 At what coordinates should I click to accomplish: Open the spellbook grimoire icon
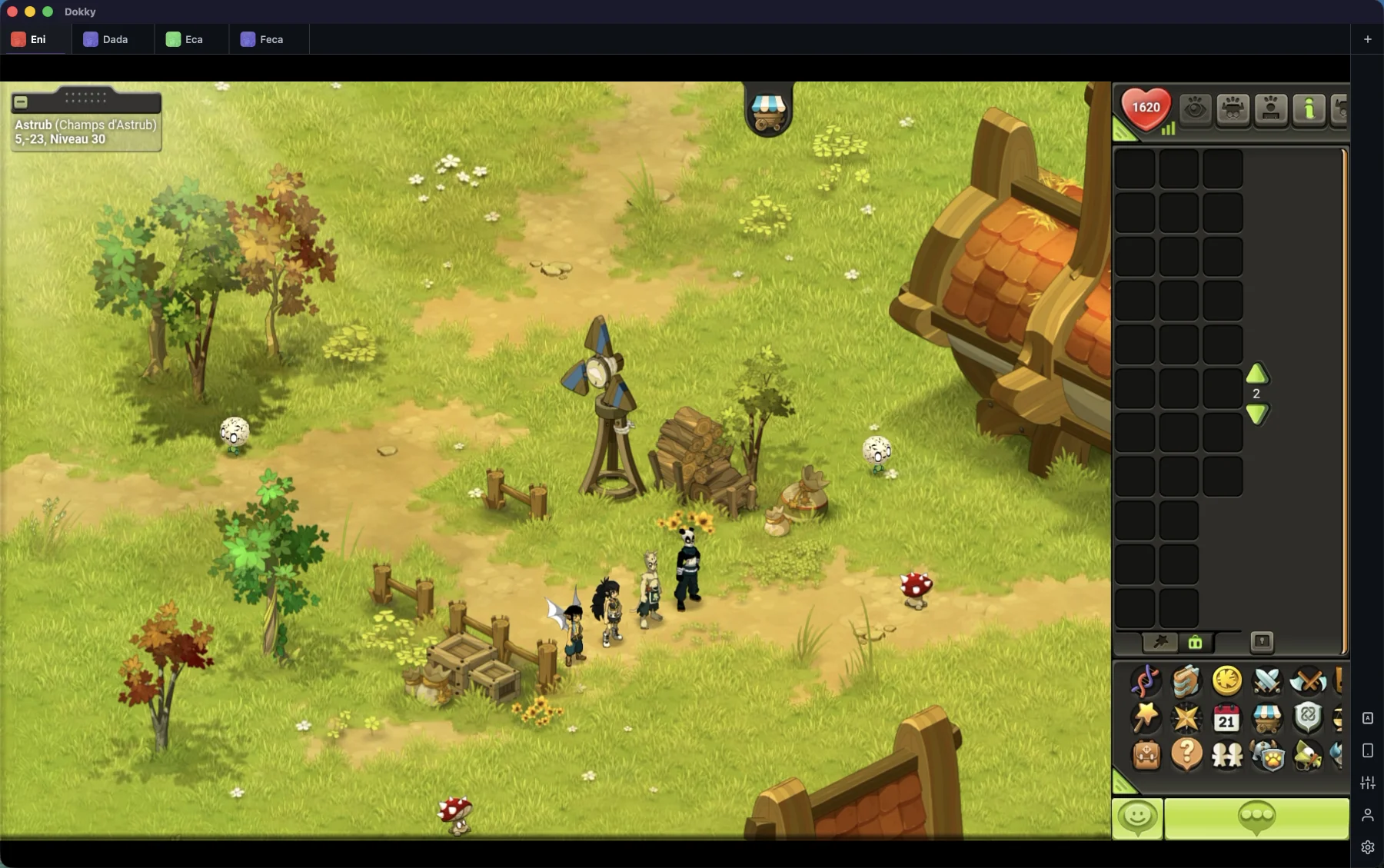pos(1186,682)
